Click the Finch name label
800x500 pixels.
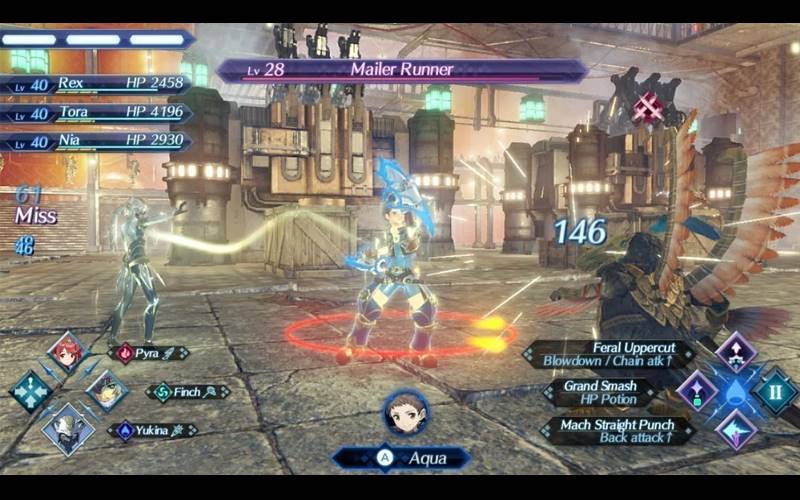click(x=188, y=392)
